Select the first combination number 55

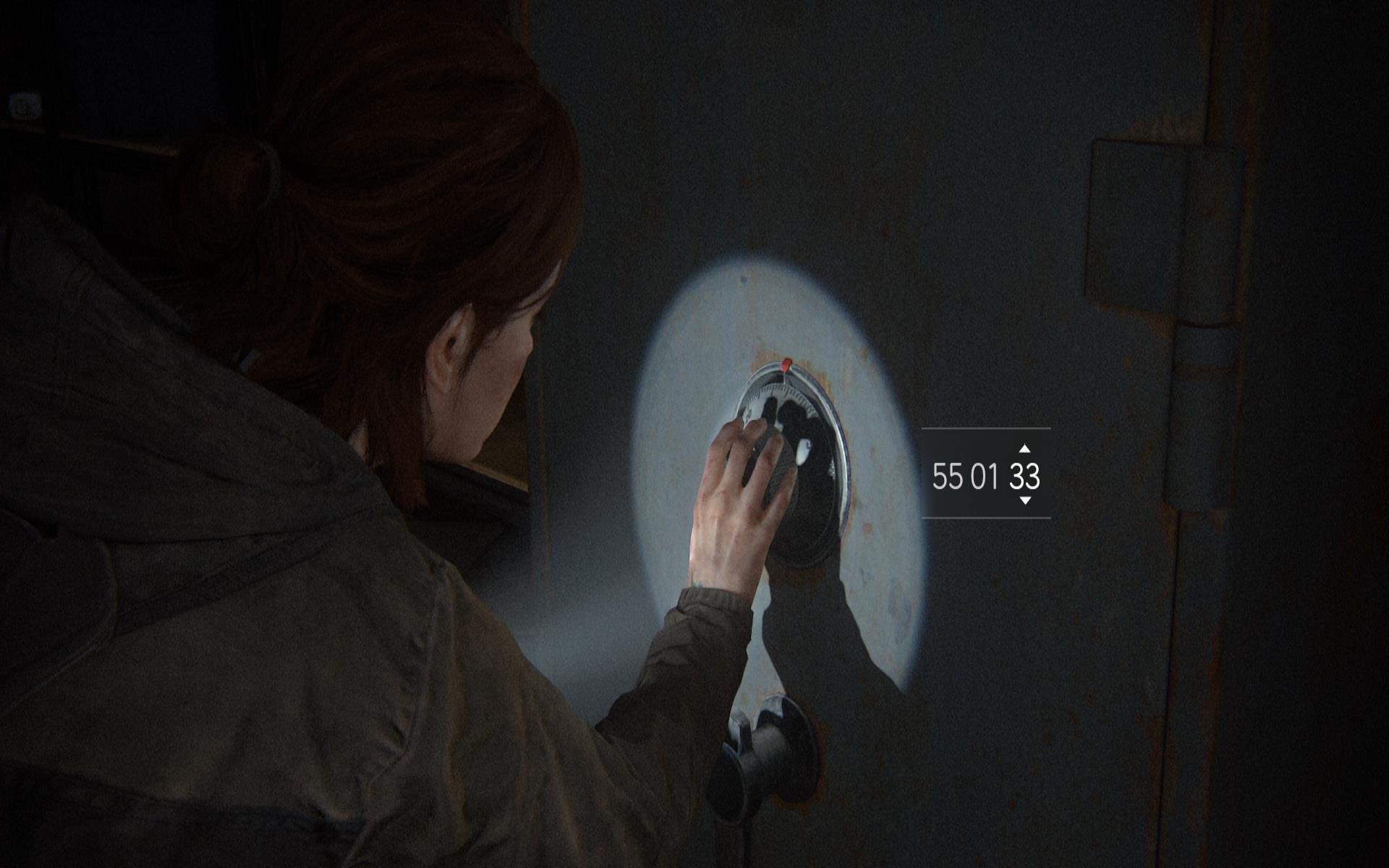click(x=947, y=477)
